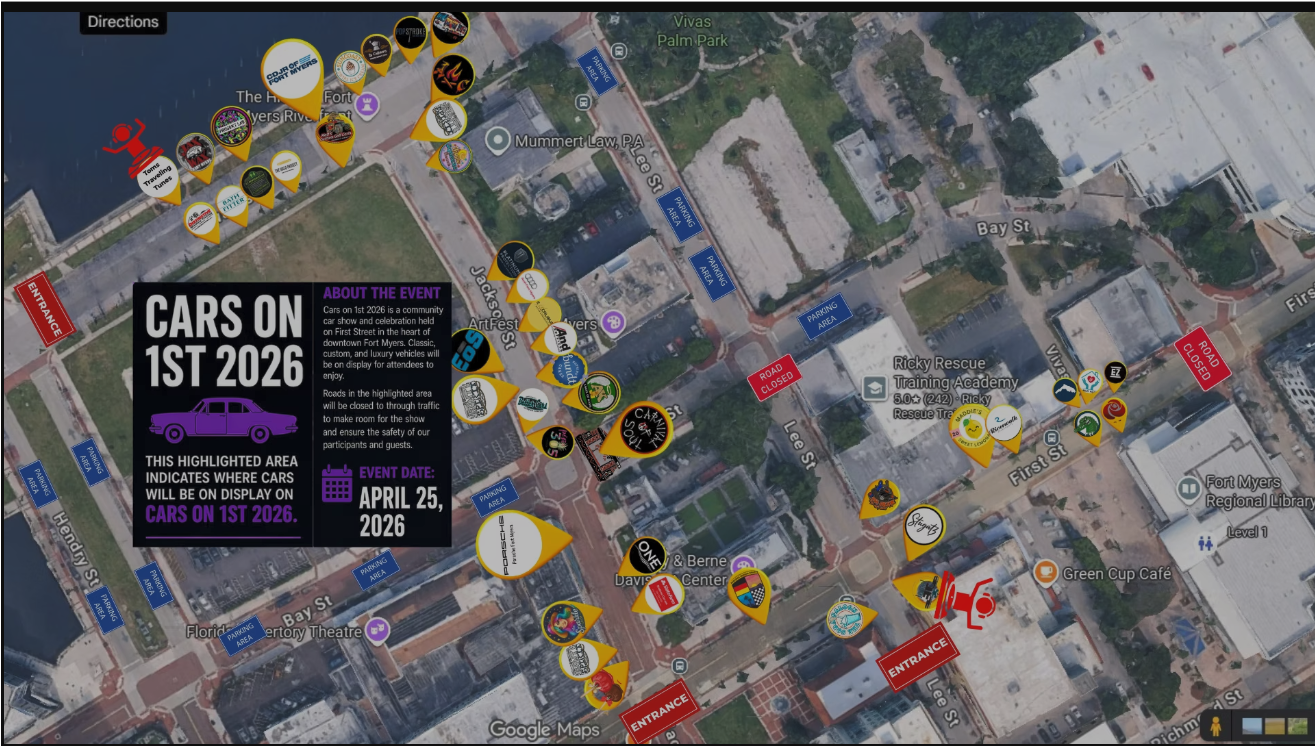Open the black ONE logo pin
Image resolution: width=1316 pixels, height=747 pixels.
(648, 556)
